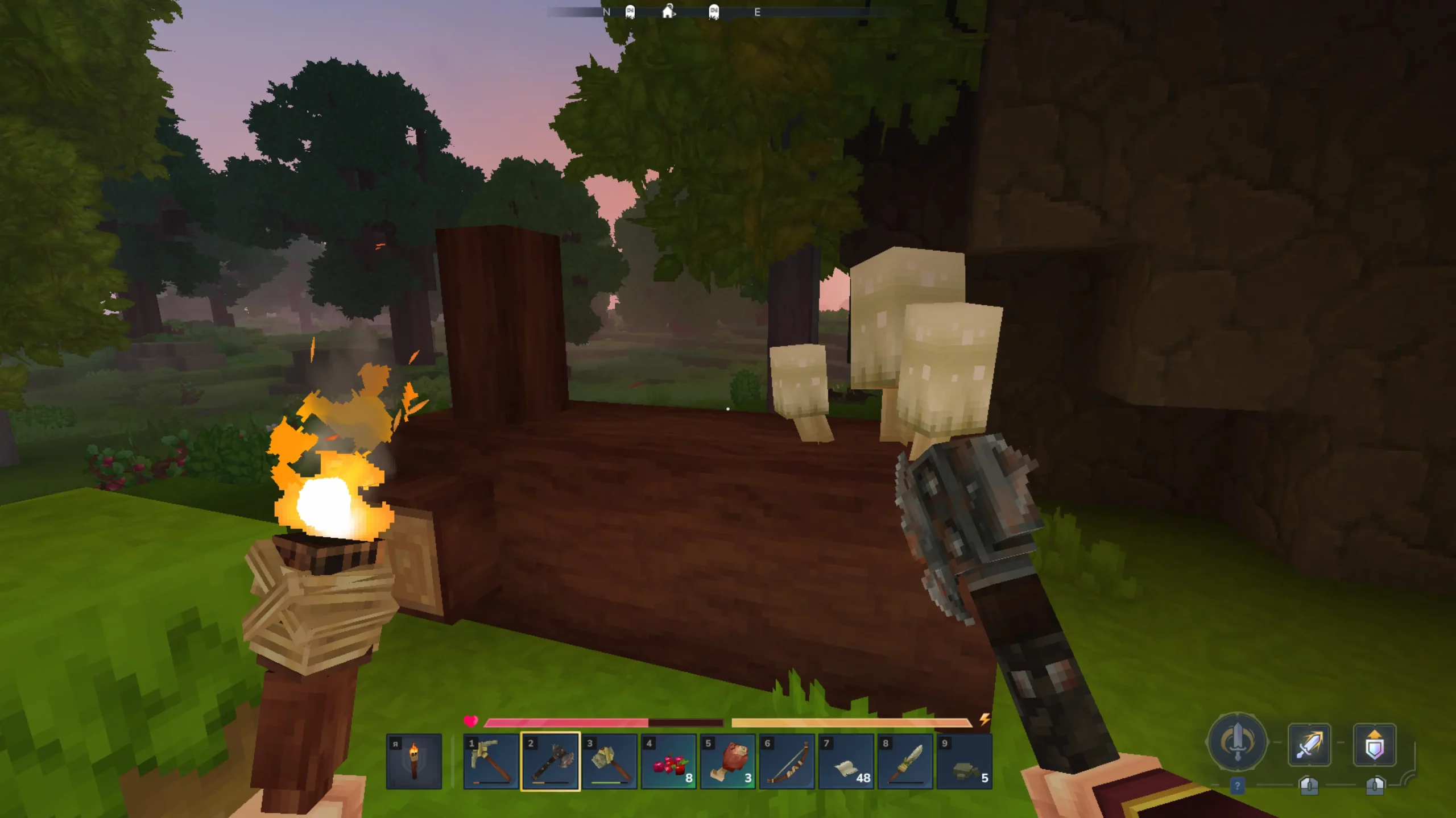Screen dimensions: 1456x818
Task: Click the blue question mark button
Action: coord(1237,786)
